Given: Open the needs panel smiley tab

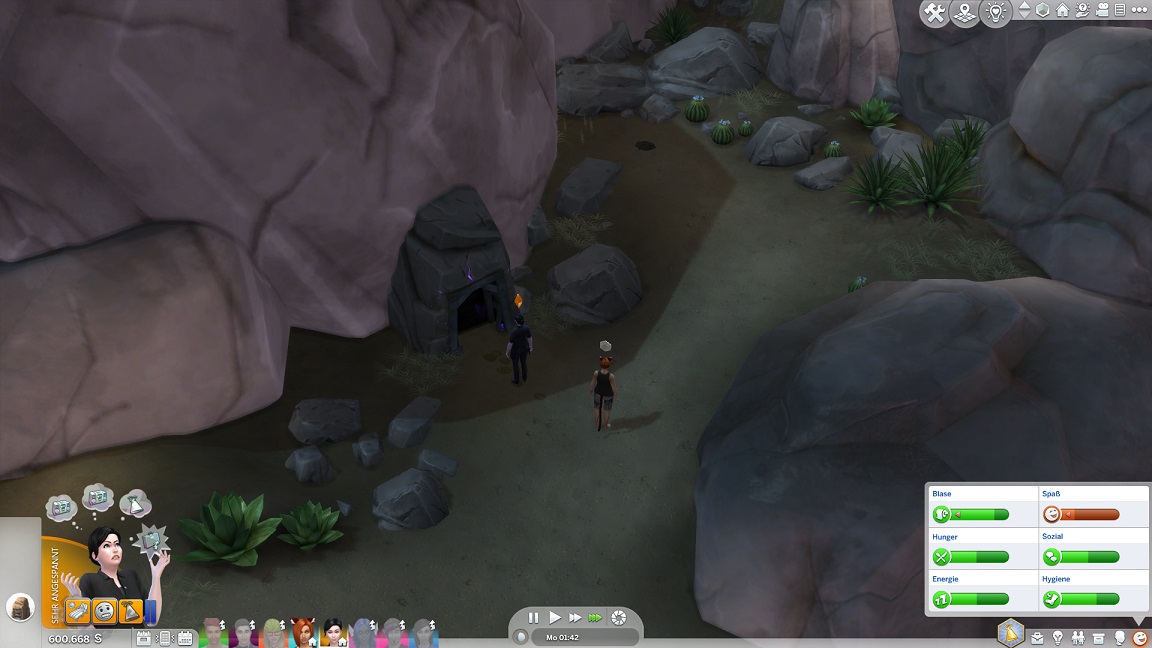Looking at the screenshot, I should [x=1139, y=637].
